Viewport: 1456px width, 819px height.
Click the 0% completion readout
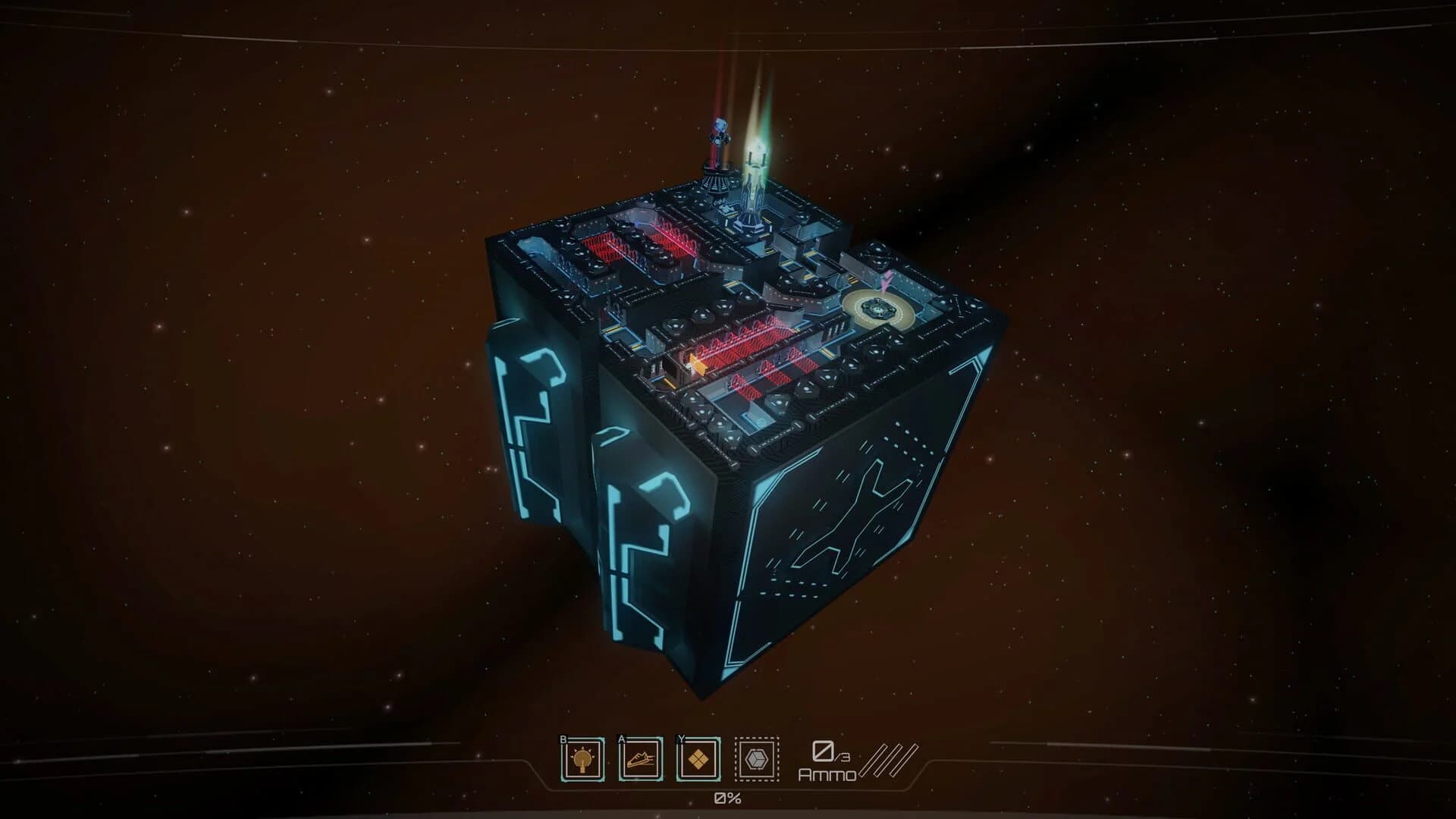click(726, 798)
